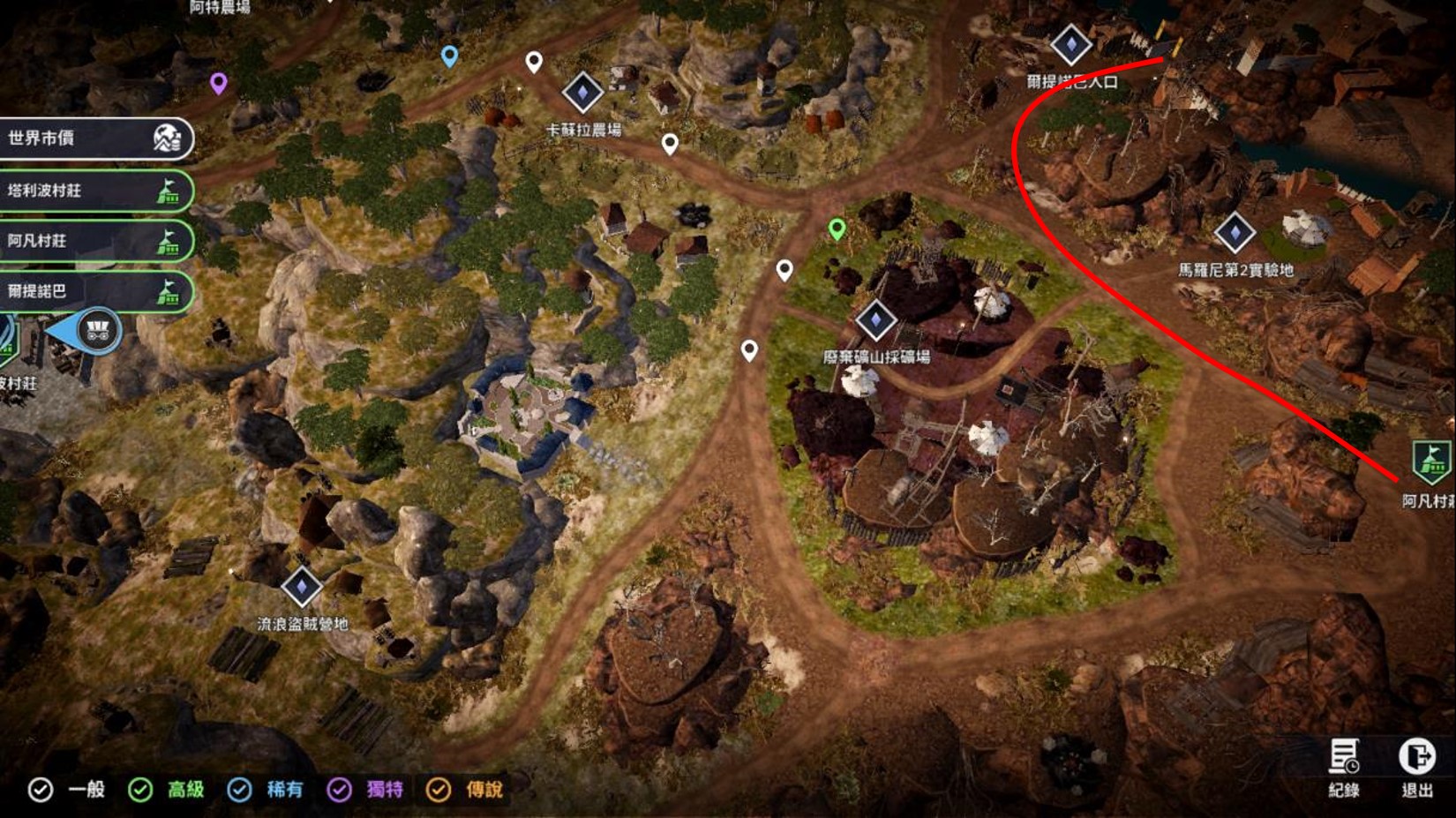1456x818 pixels.
Task: Select the 流浪盜賊營地 camp marker
Action: [302, 586]
